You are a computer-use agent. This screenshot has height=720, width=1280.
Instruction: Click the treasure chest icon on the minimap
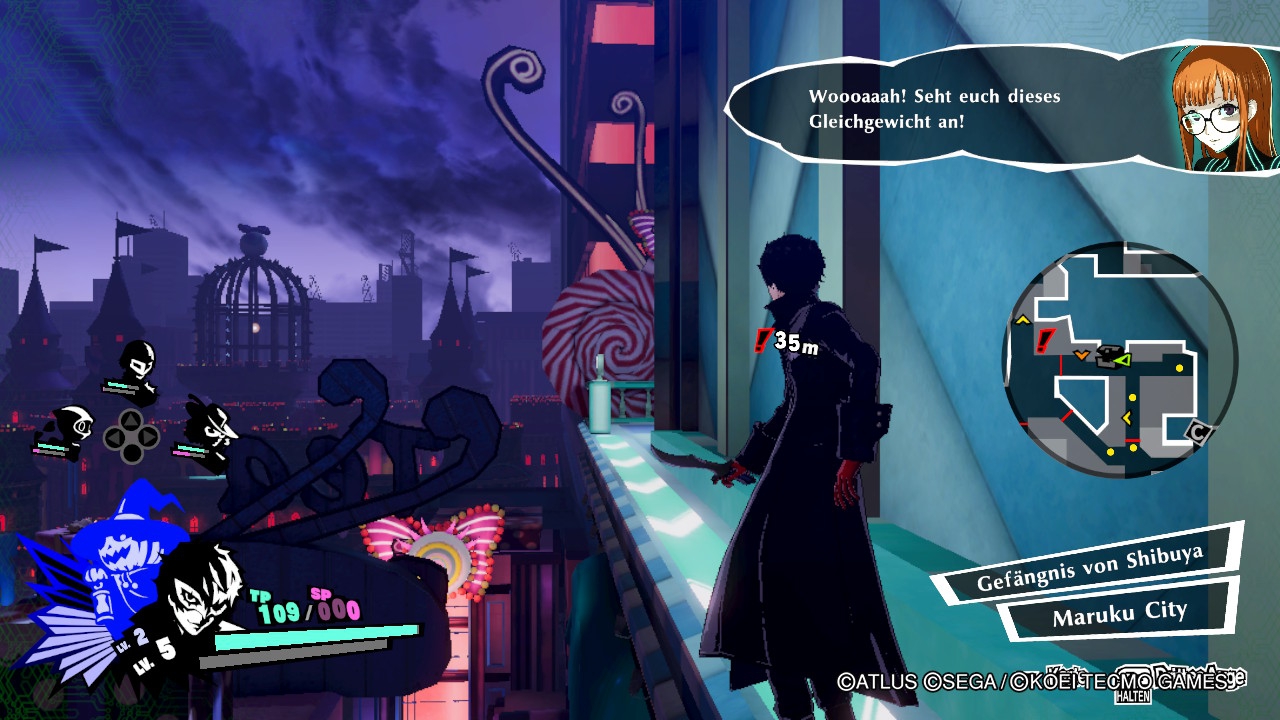1107,358
